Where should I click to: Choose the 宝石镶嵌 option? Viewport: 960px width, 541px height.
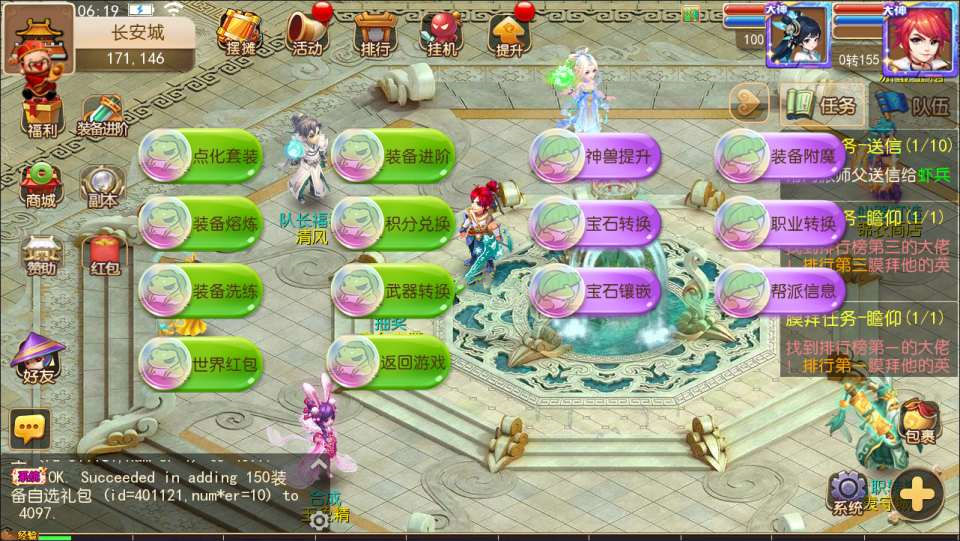[x=594, y=291]
